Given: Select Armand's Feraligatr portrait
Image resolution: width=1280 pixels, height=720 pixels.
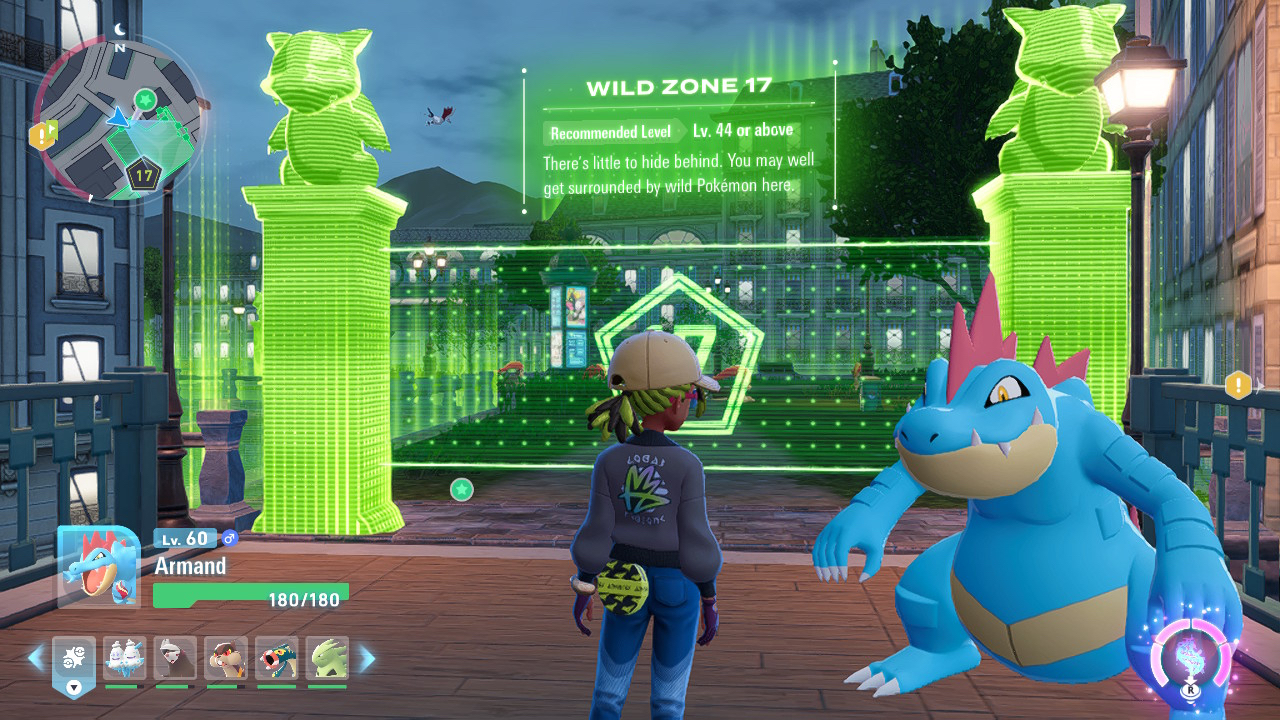Looking at the screenshot, I should [98, 566].
